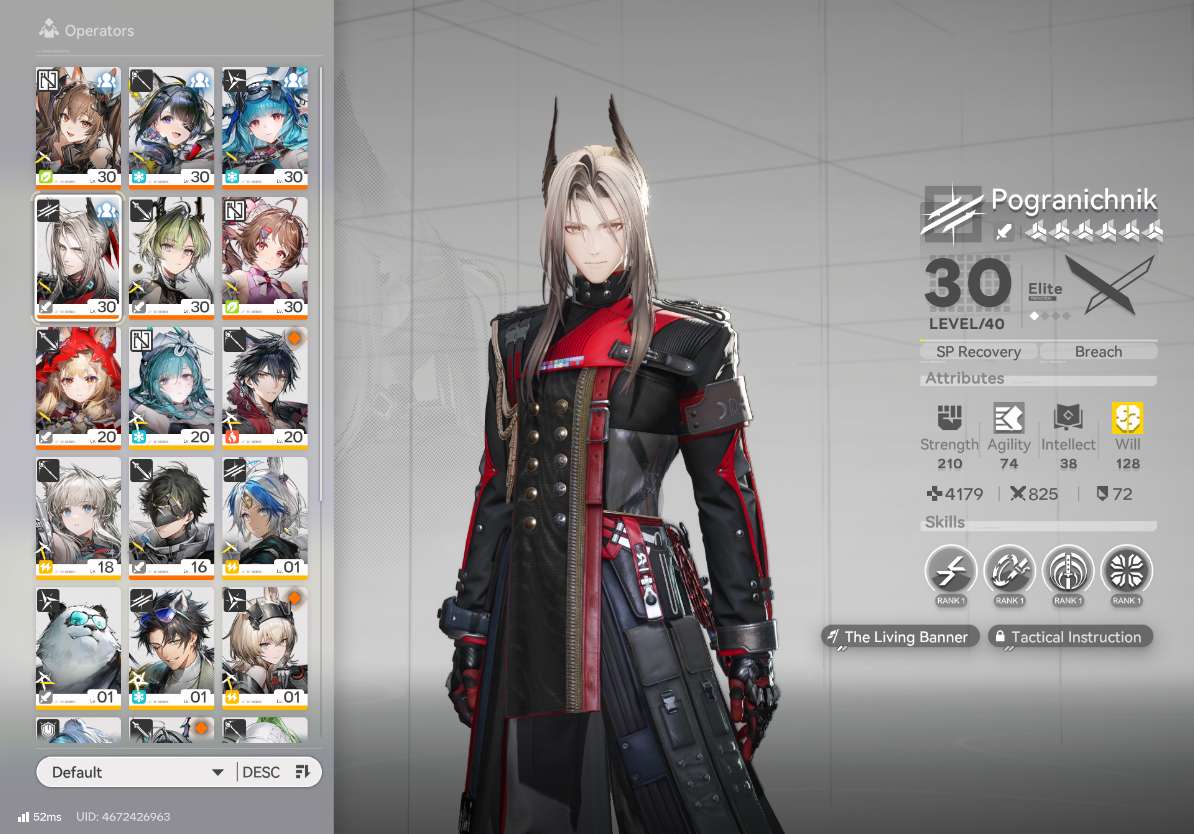Screen dimensions: 1194x834
Task: Toggle the DESC sort order
Action: (x=277, y=772)
